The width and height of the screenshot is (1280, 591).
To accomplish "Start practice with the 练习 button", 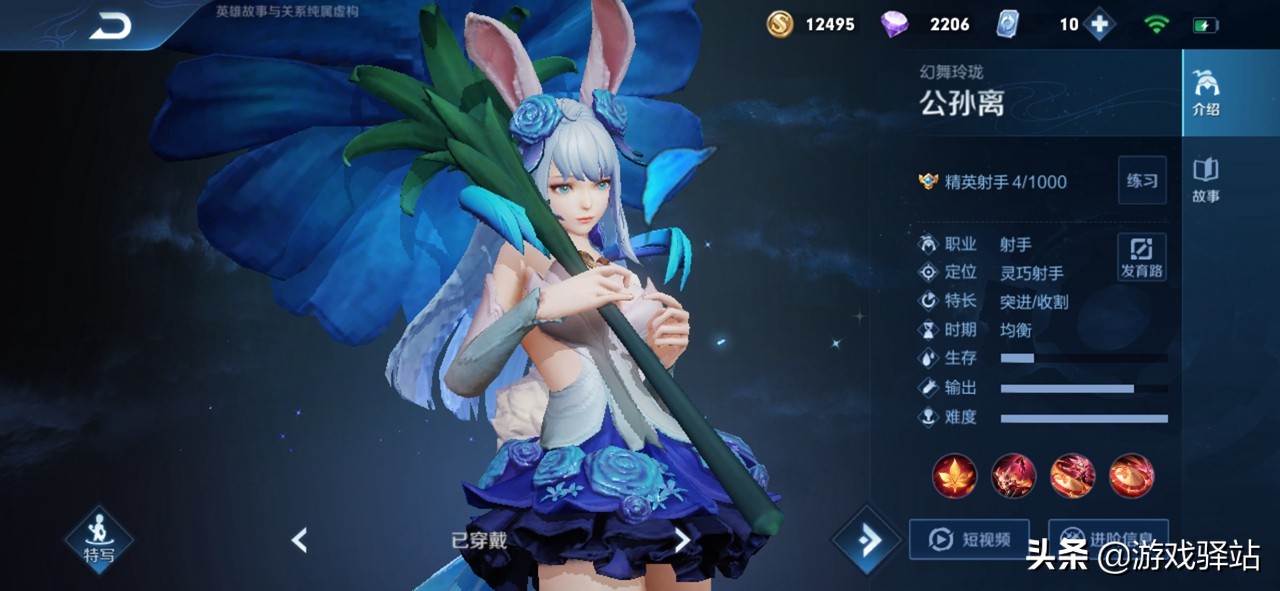I will [x=1141, y=181].
